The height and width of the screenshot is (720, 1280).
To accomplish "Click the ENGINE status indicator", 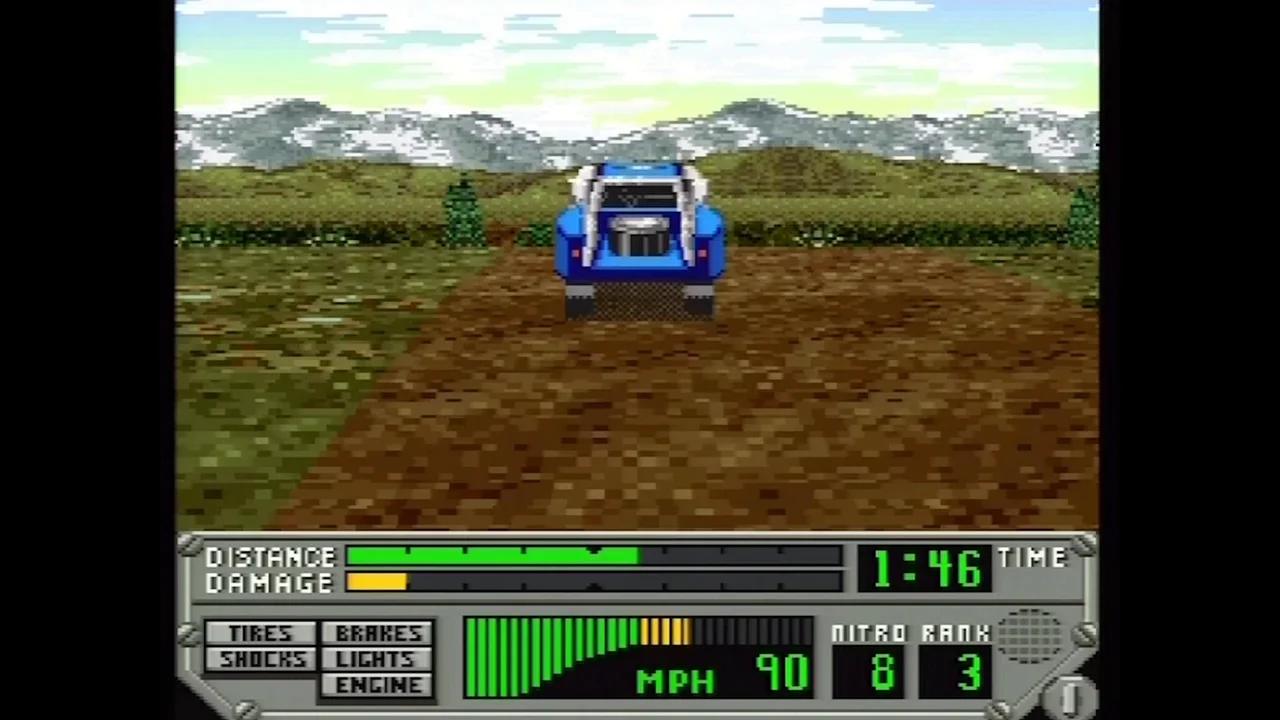I will click(x=377, y=684).
